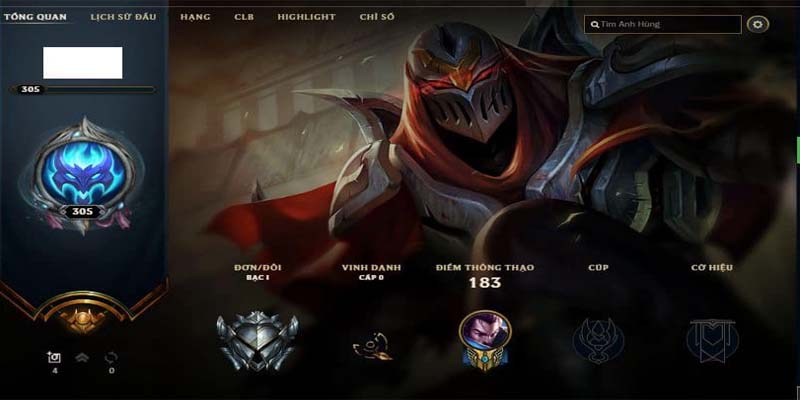Open the Chỉ Số tab
This screenshot has height=400, width=800.
pyautogui.click(x=375, y=17)
